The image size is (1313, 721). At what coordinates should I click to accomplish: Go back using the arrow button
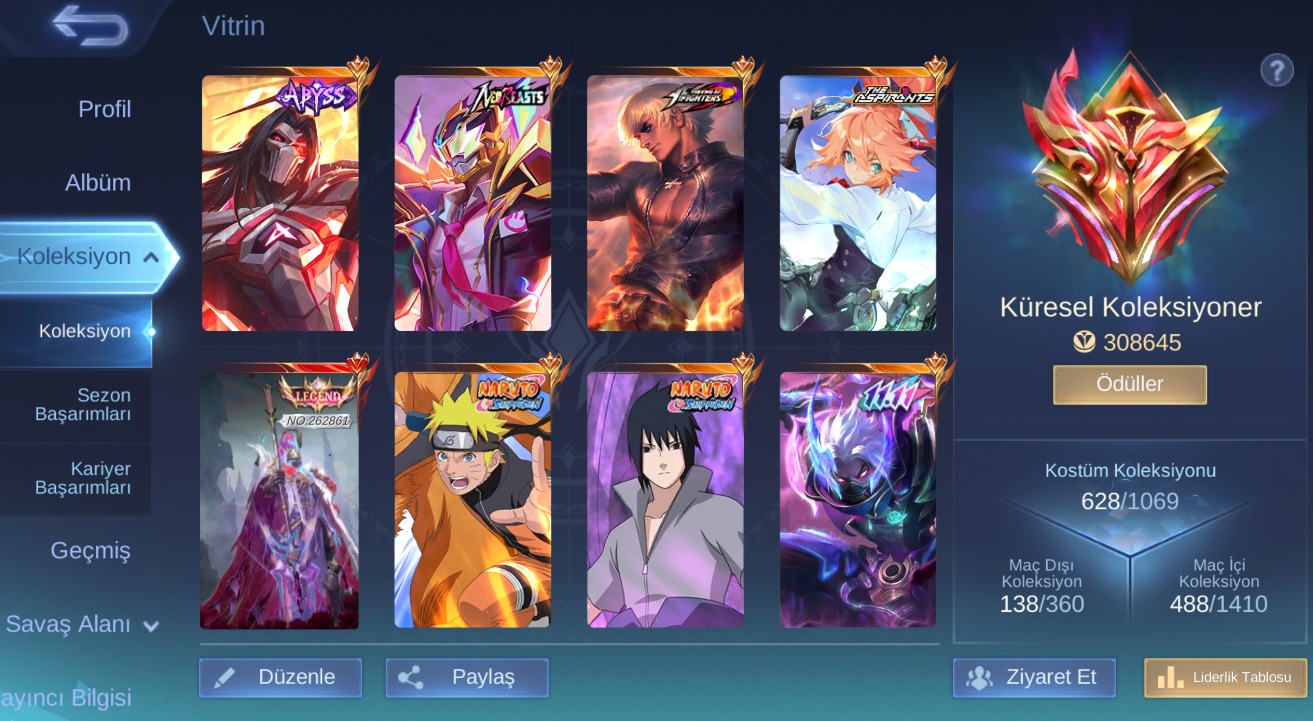point(90,26)
